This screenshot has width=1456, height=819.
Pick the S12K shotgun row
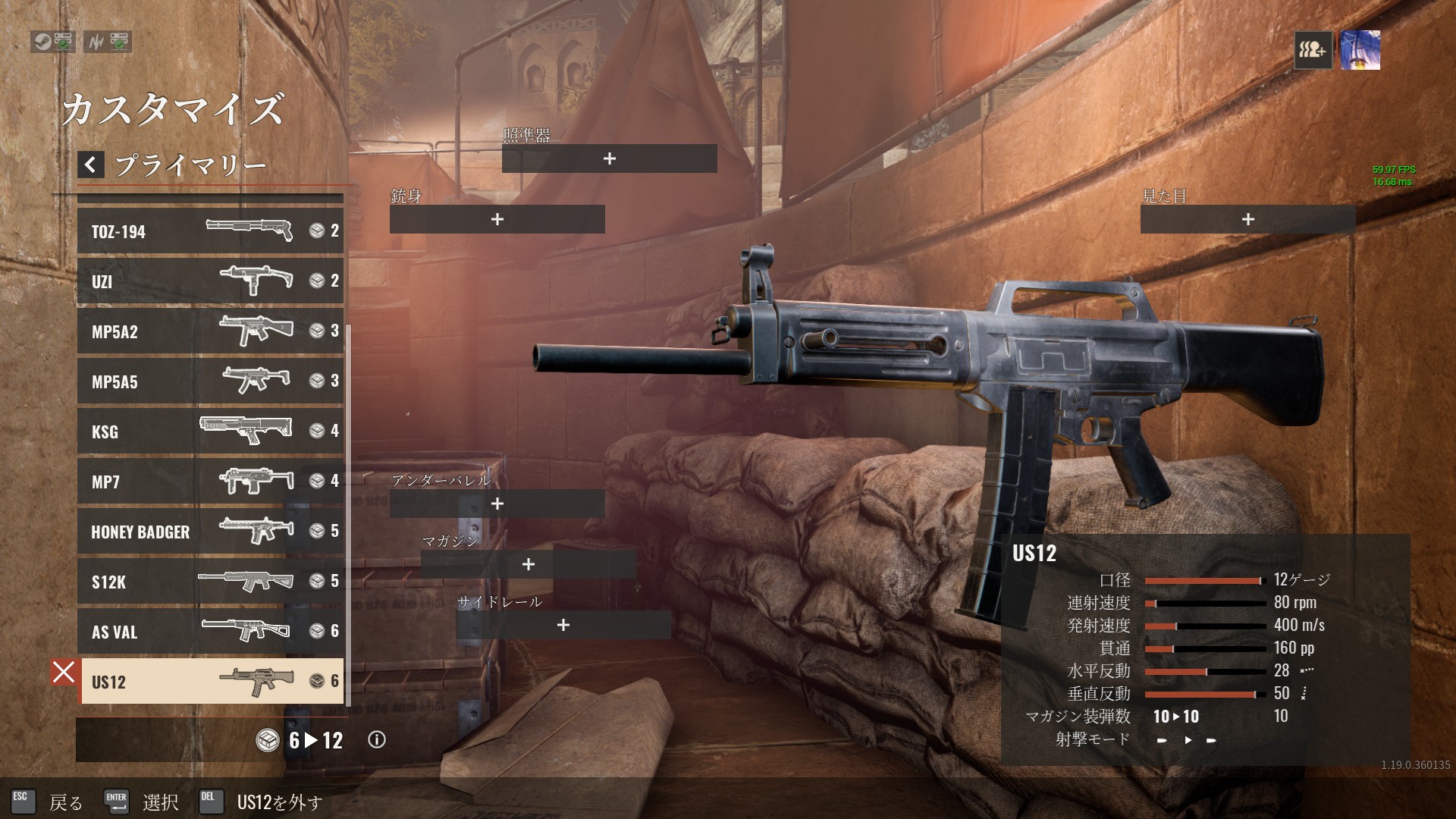coord(210,581)
